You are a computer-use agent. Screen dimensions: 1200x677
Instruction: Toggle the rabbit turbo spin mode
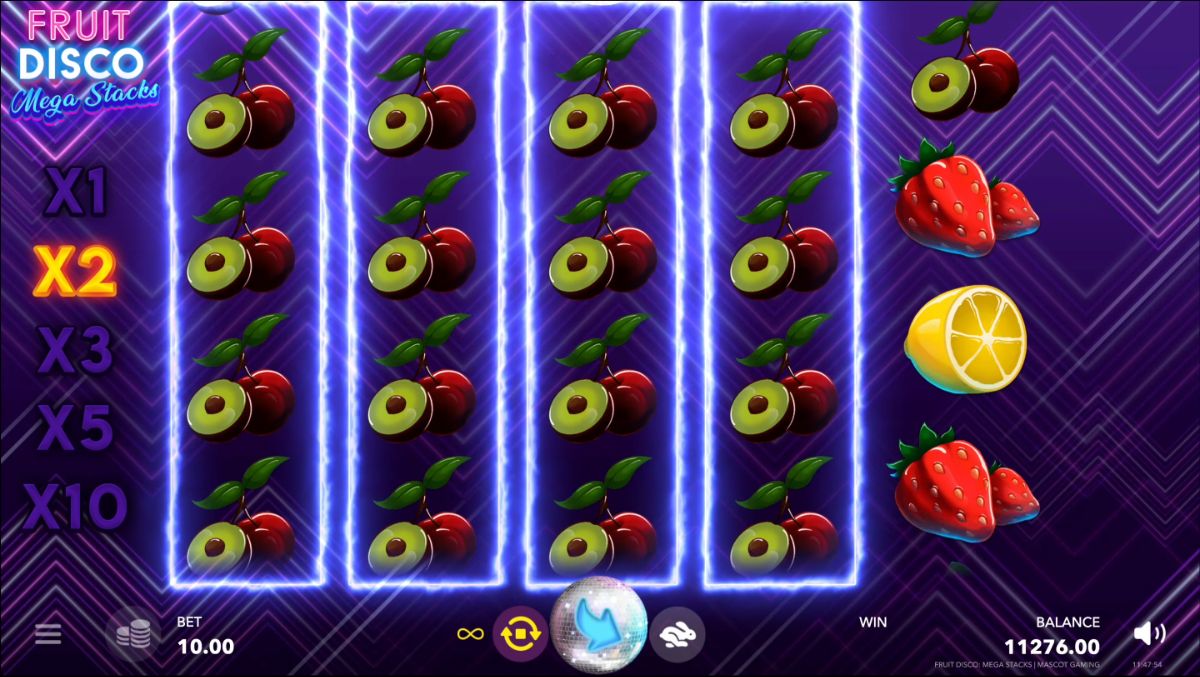(x=677, y=634)
